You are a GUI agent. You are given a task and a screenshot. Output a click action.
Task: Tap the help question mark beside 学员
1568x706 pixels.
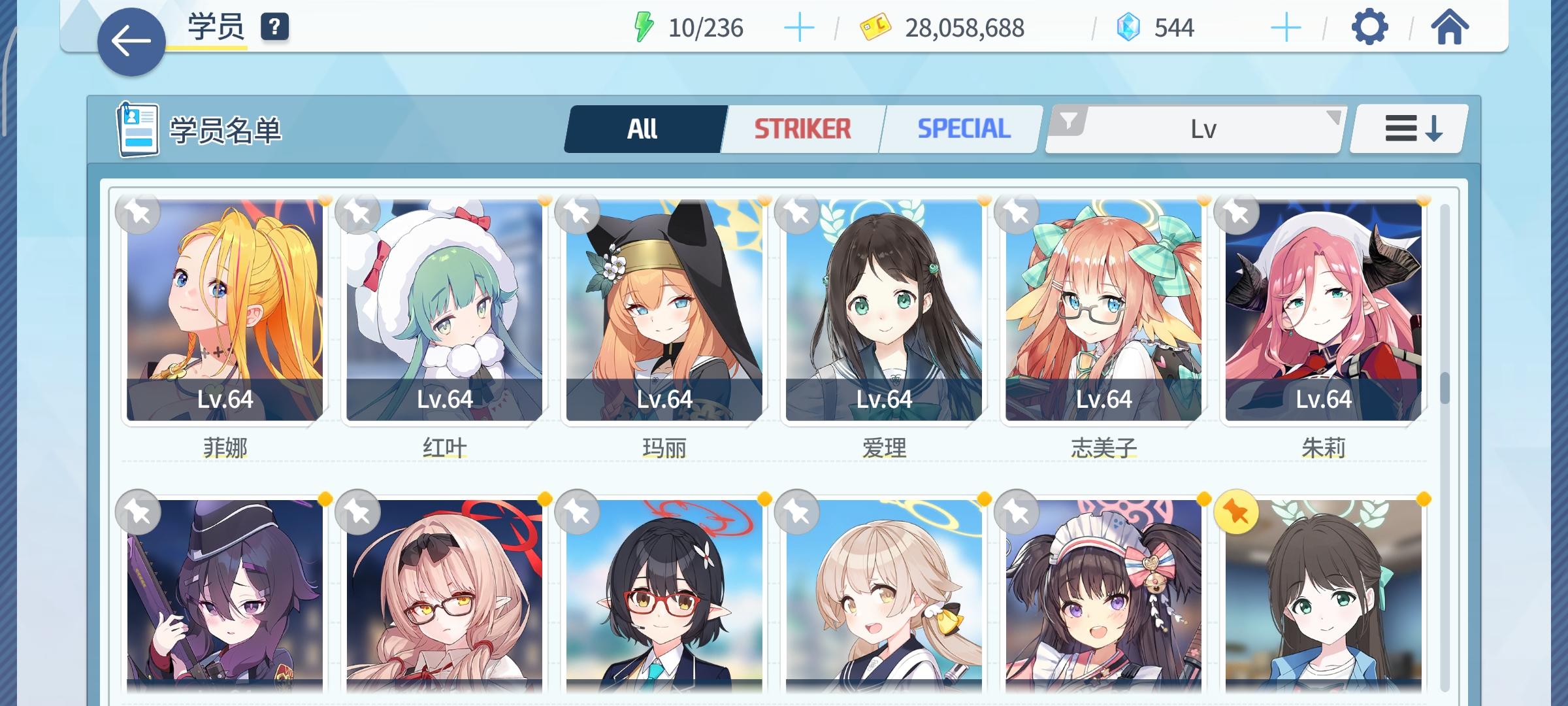point(274,28)
